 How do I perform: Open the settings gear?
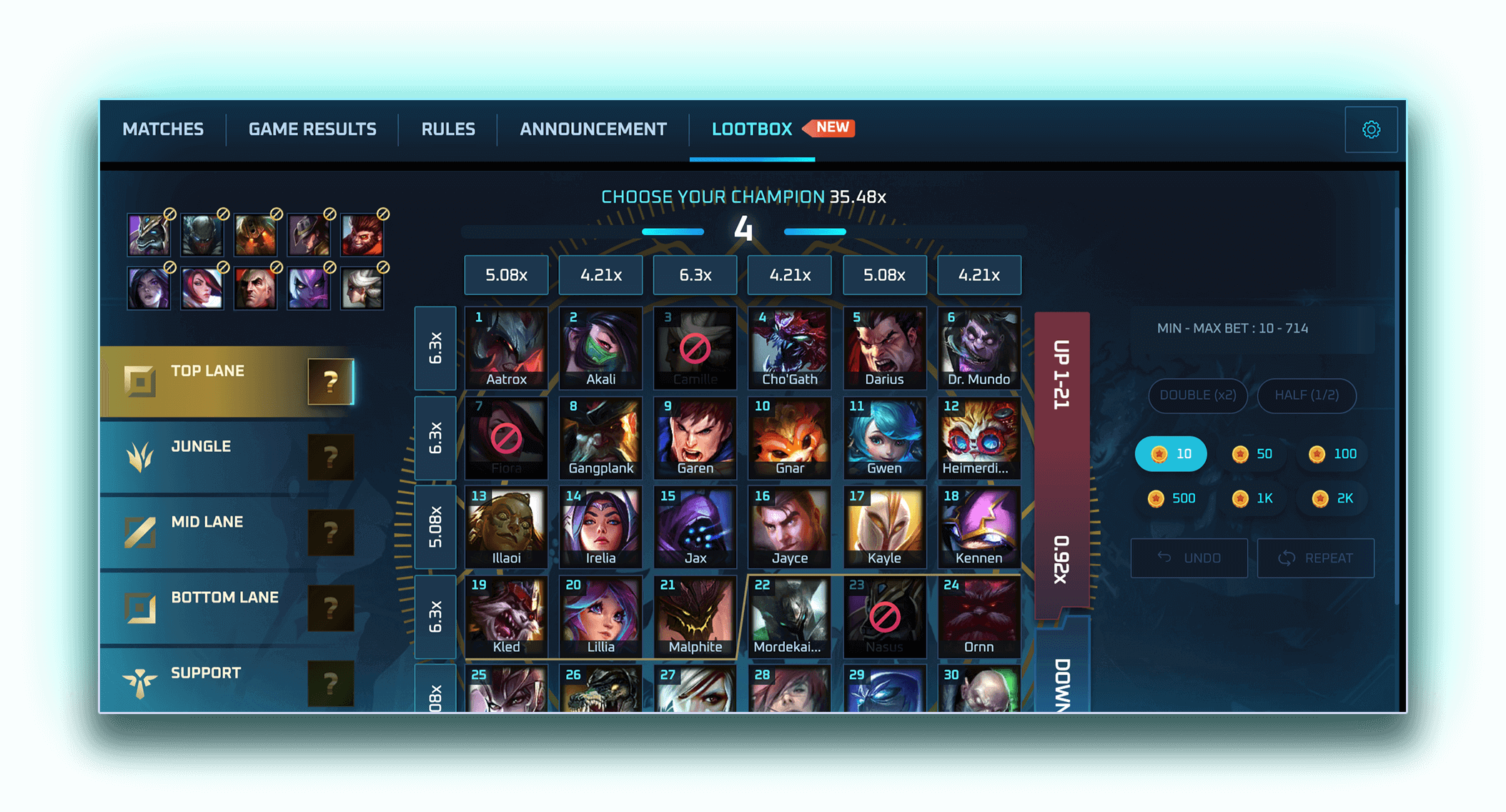(x=1371, y=129)
